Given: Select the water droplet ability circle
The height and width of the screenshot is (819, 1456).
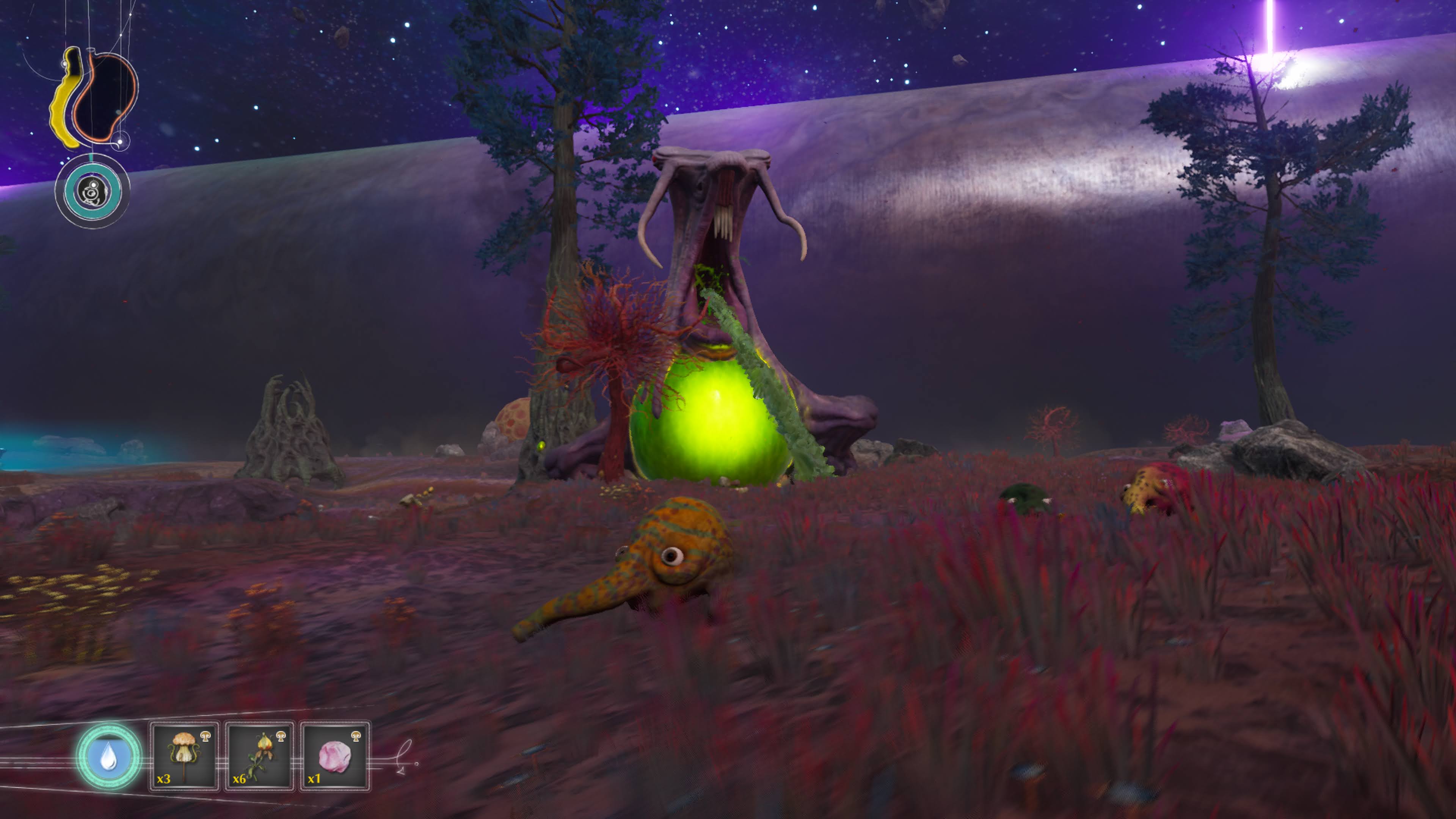Looking at the screenshot, I should click(x=108, y=756).
